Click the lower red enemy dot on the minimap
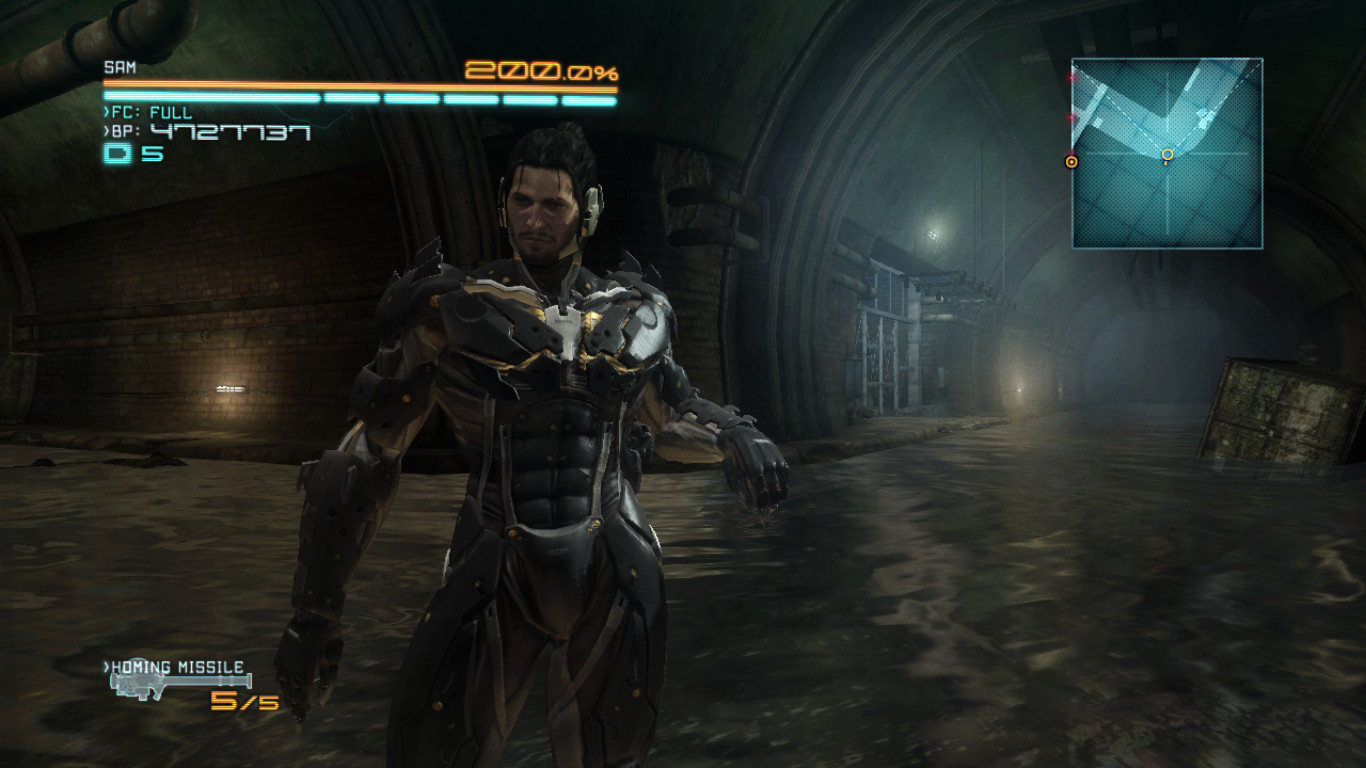 pos(1071,116)
